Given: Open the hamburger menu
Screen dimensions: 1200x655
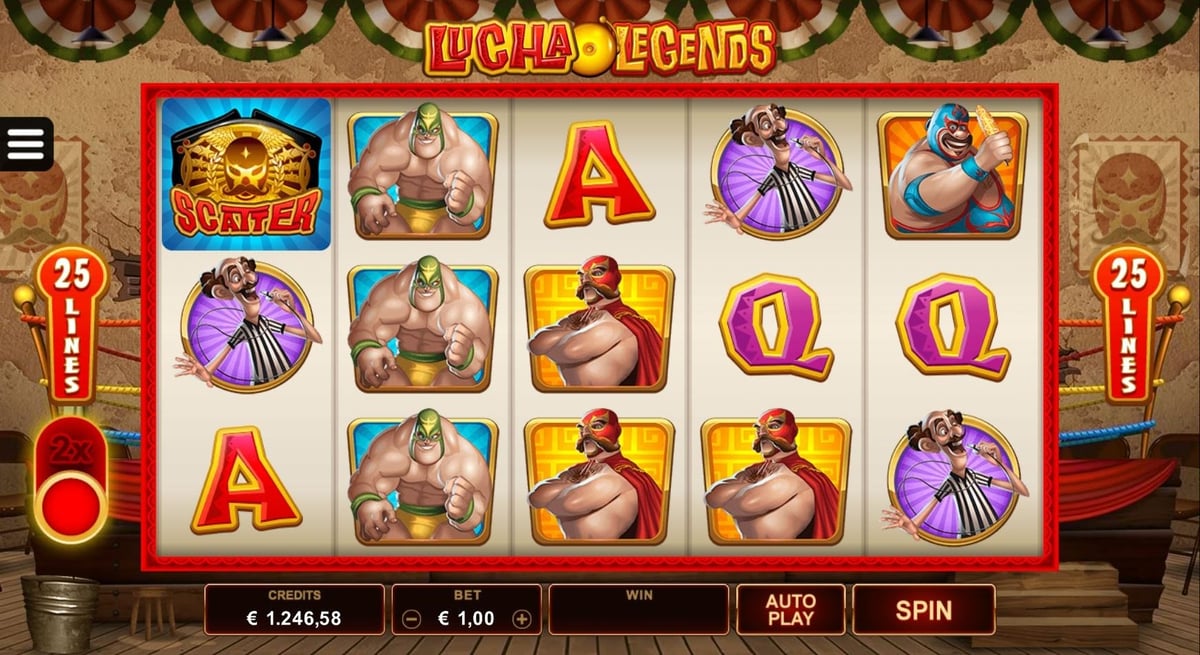Looking at the screenshot, I should tap(26, 145).
